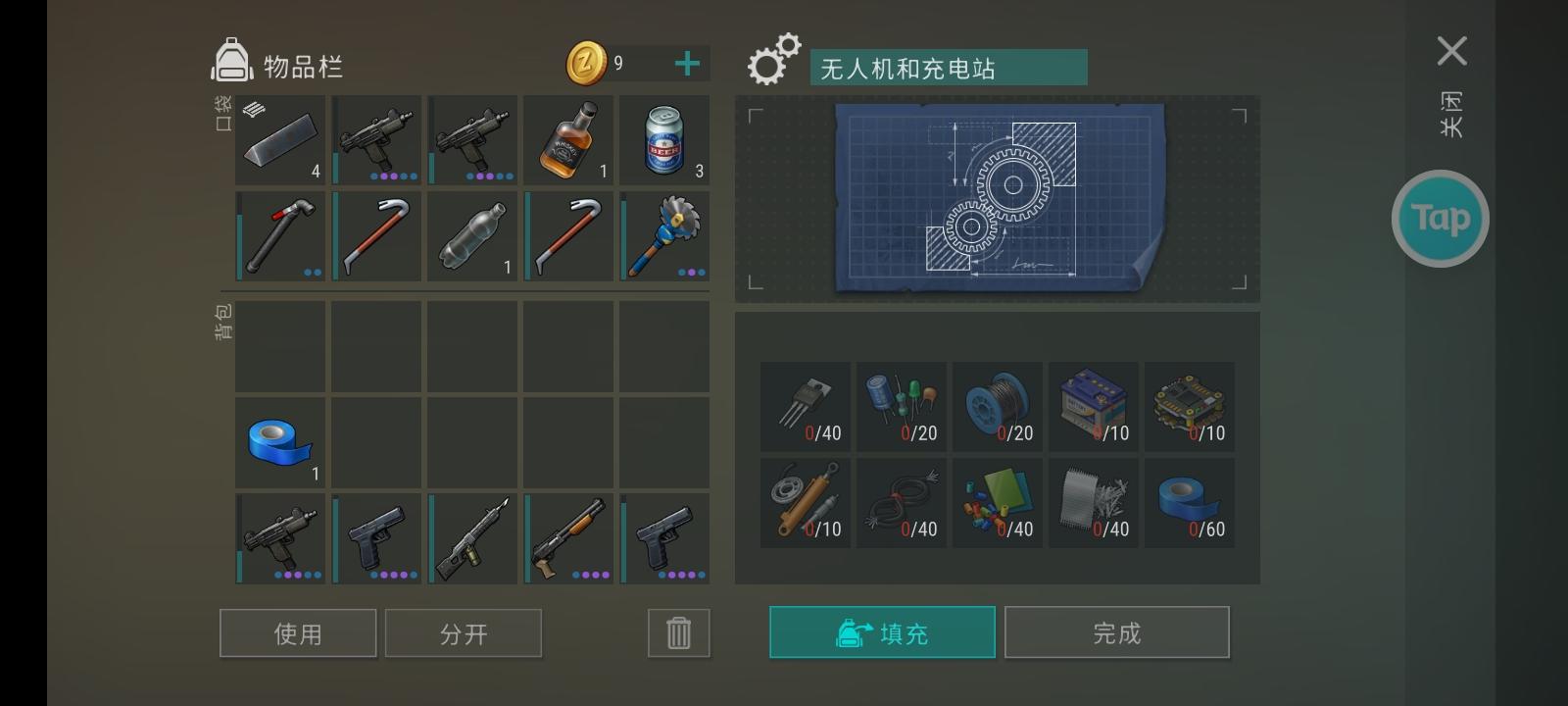The image size is (1568, 706).
Task: Select the crowbar in the pocket row
Action: click(x=377, y=235)
